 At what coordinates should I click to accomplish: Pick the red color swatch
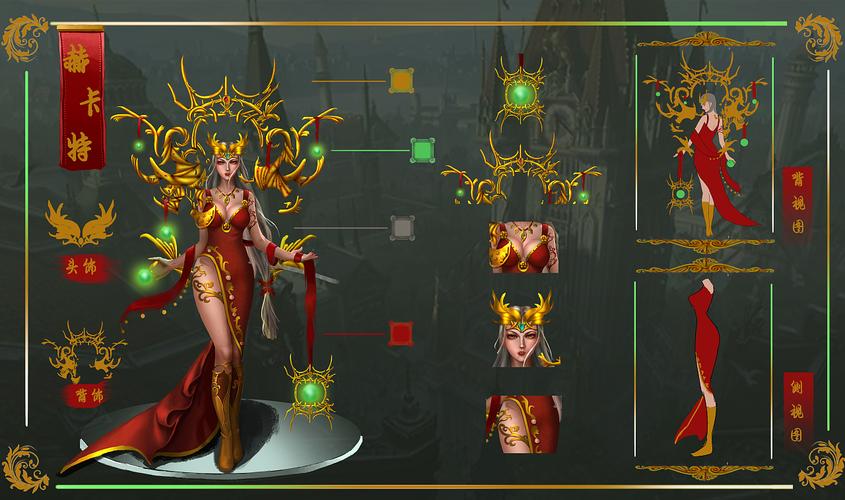(x=401, y=333)
